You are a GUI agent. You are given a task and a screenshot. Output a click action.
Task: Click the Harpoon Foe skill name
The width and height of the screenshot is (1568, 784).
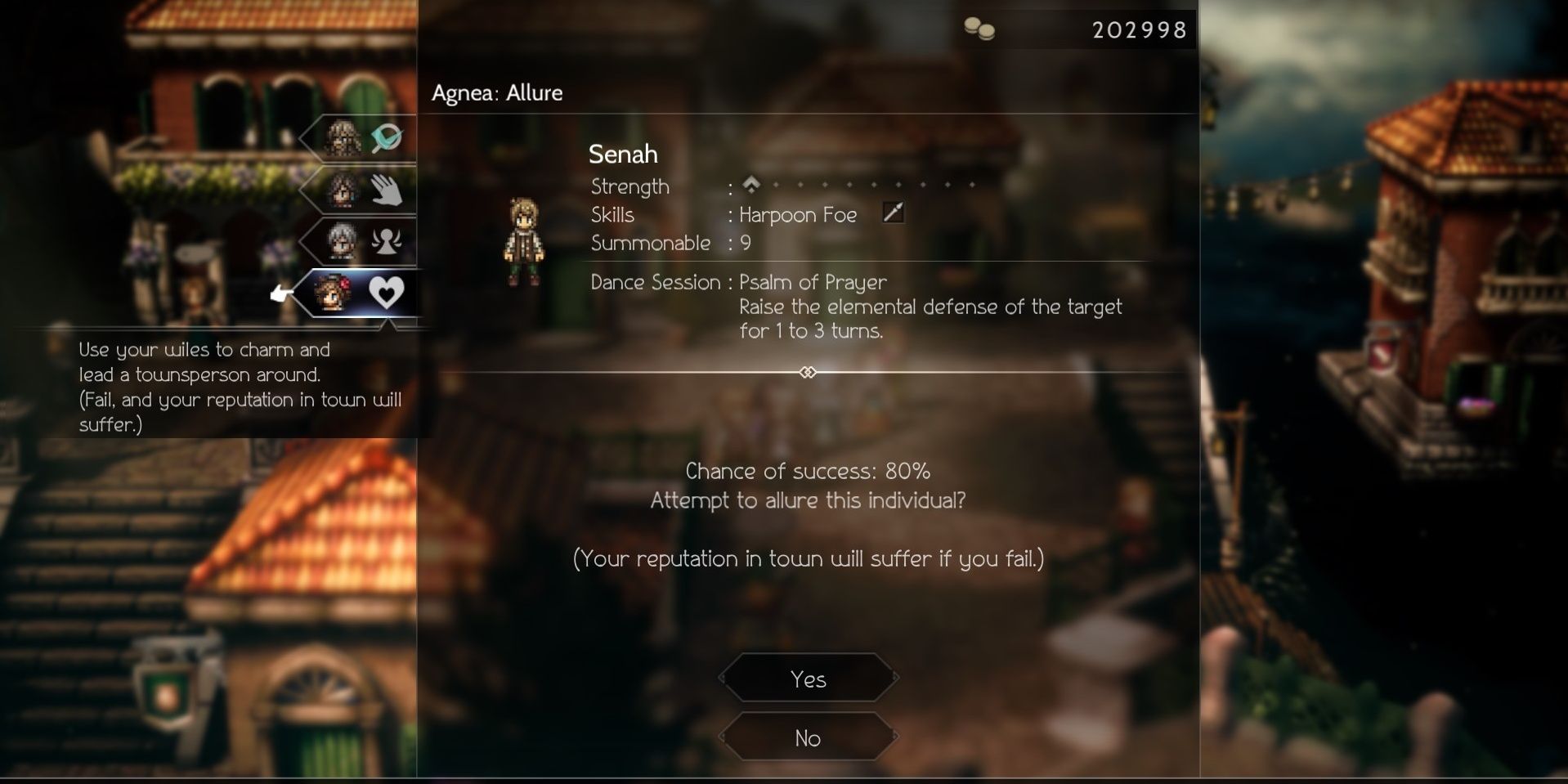(797, 215)
